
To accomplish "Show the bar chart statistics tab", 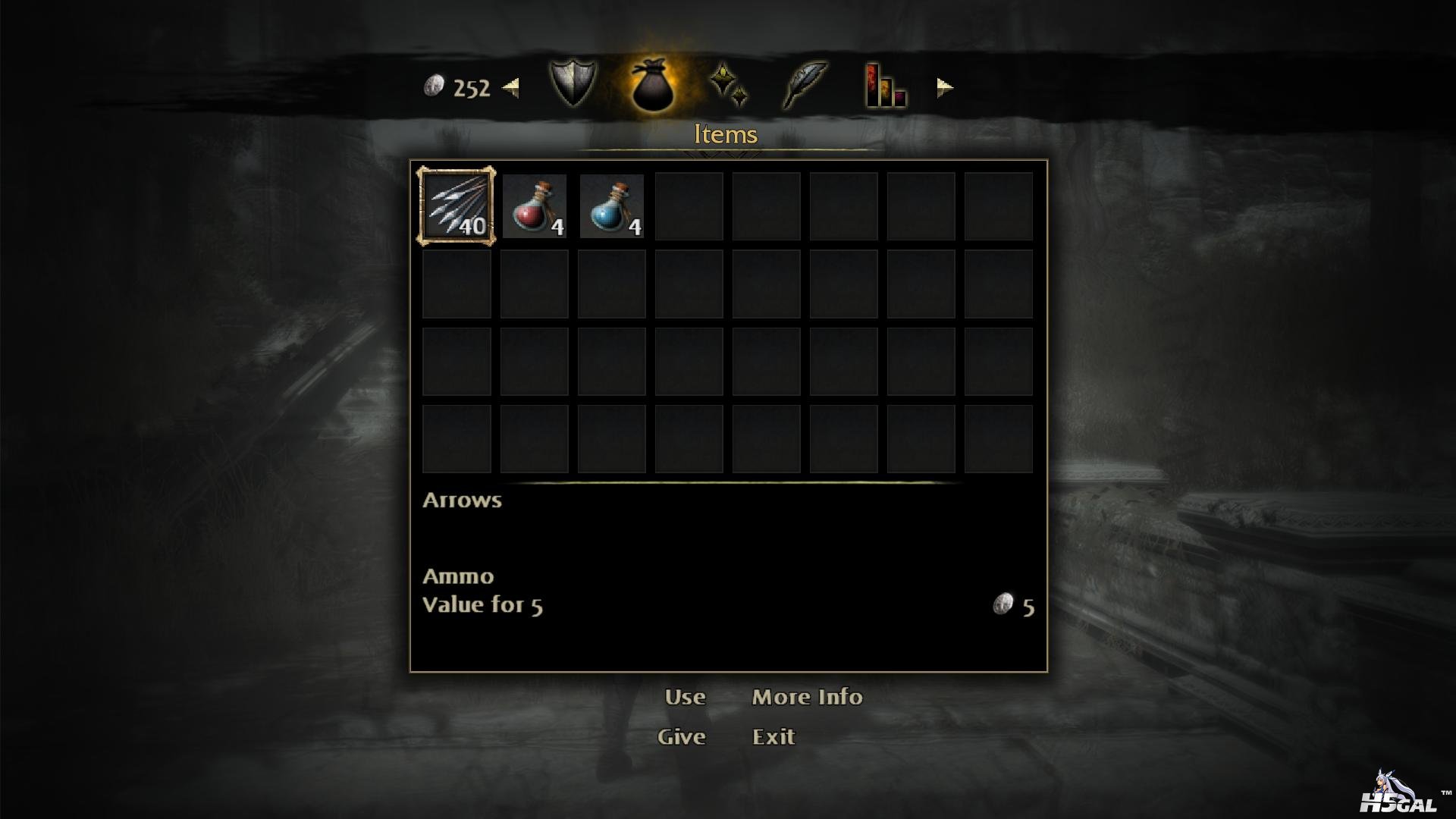I will tap(885, 86).
